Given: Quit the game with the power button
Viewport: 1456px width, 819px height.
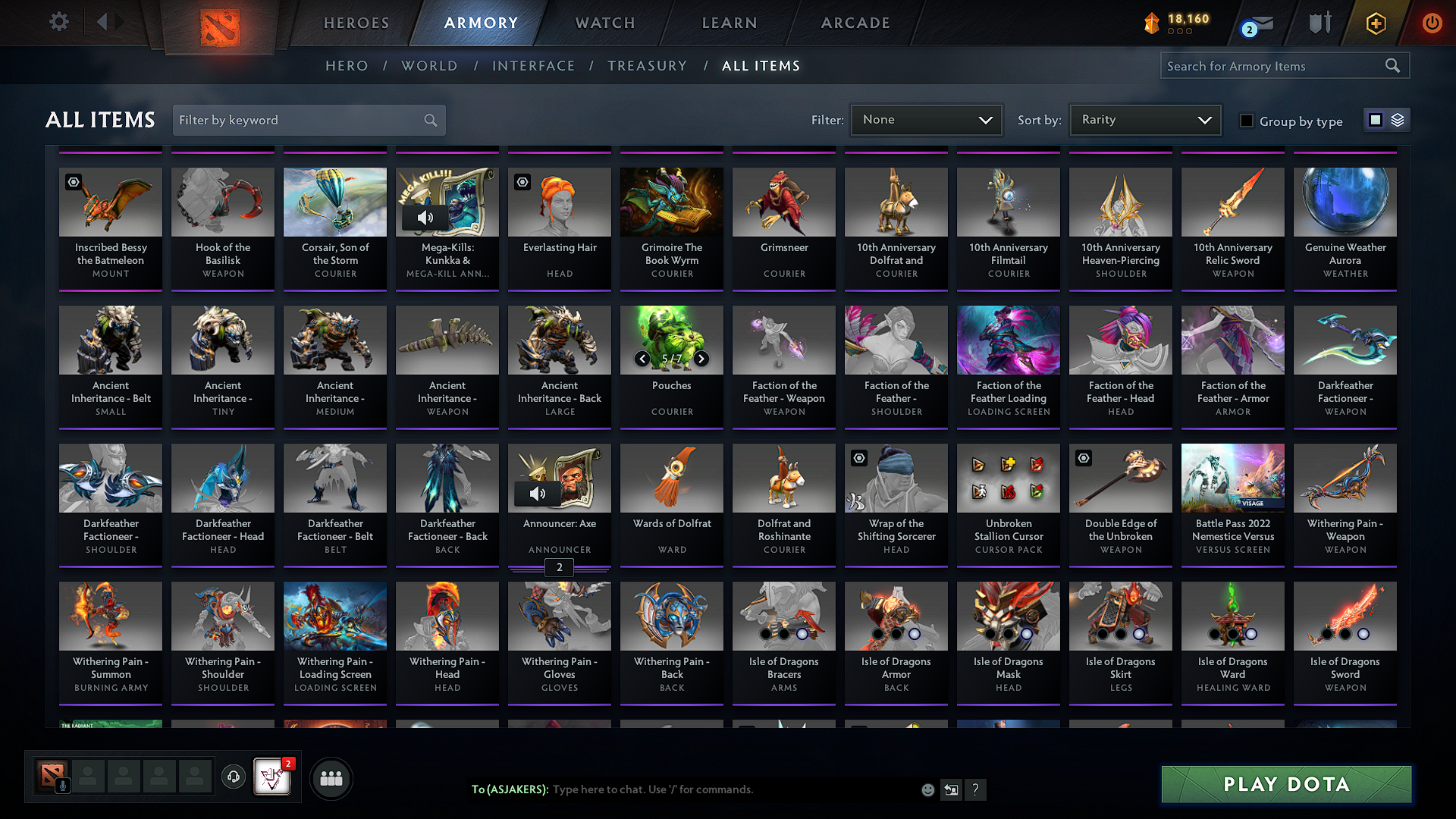Looking at the screenshot, I should coord(1432,23).
